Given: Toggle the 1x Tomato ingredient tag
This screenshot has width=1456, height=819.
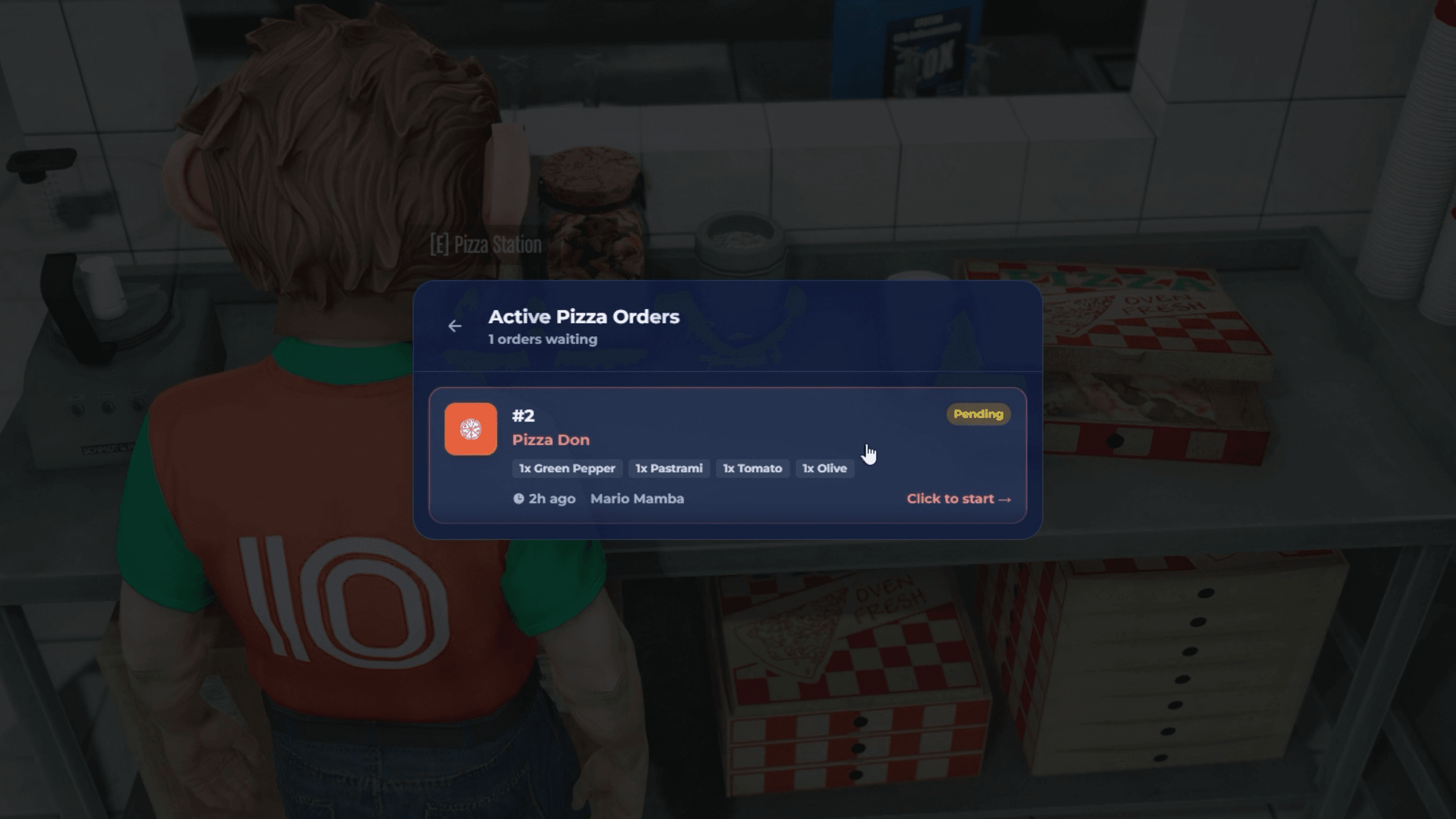Looking at the screenshot, I should tap(752, 468).
